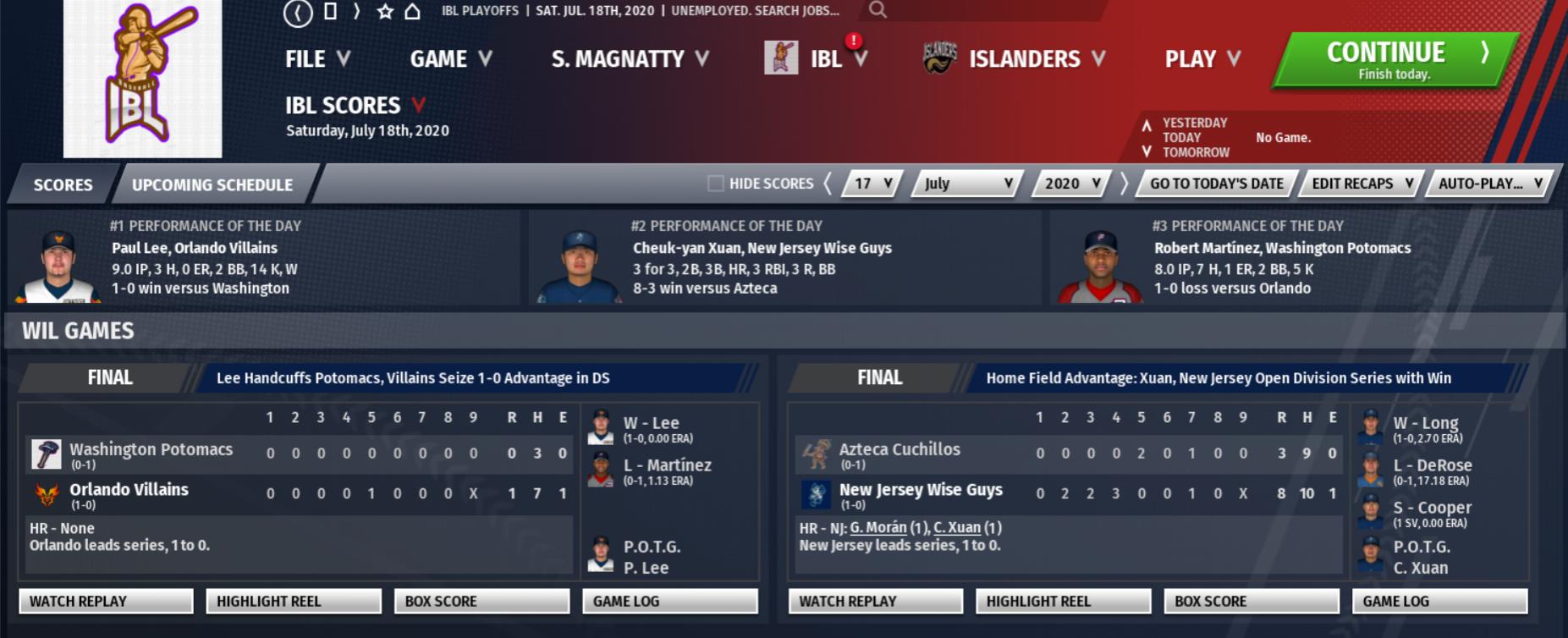Click the C. Xuan home run link

click(x=957, y=528)
